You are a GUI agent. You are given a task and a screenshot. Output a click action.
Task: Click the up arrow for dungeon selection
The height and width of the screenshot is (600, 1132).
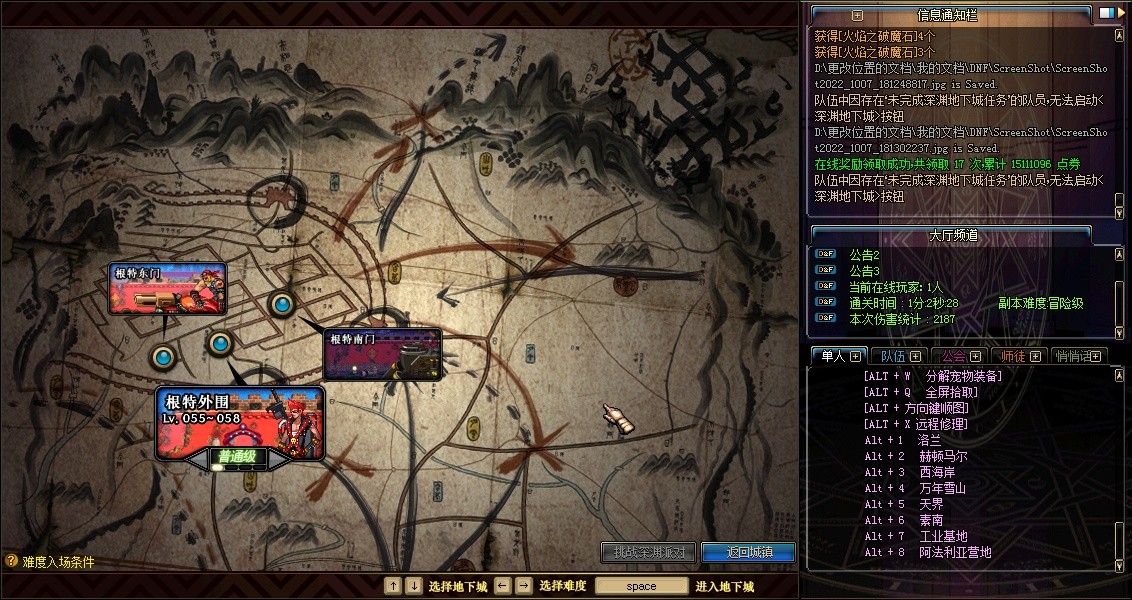[393, 586]
